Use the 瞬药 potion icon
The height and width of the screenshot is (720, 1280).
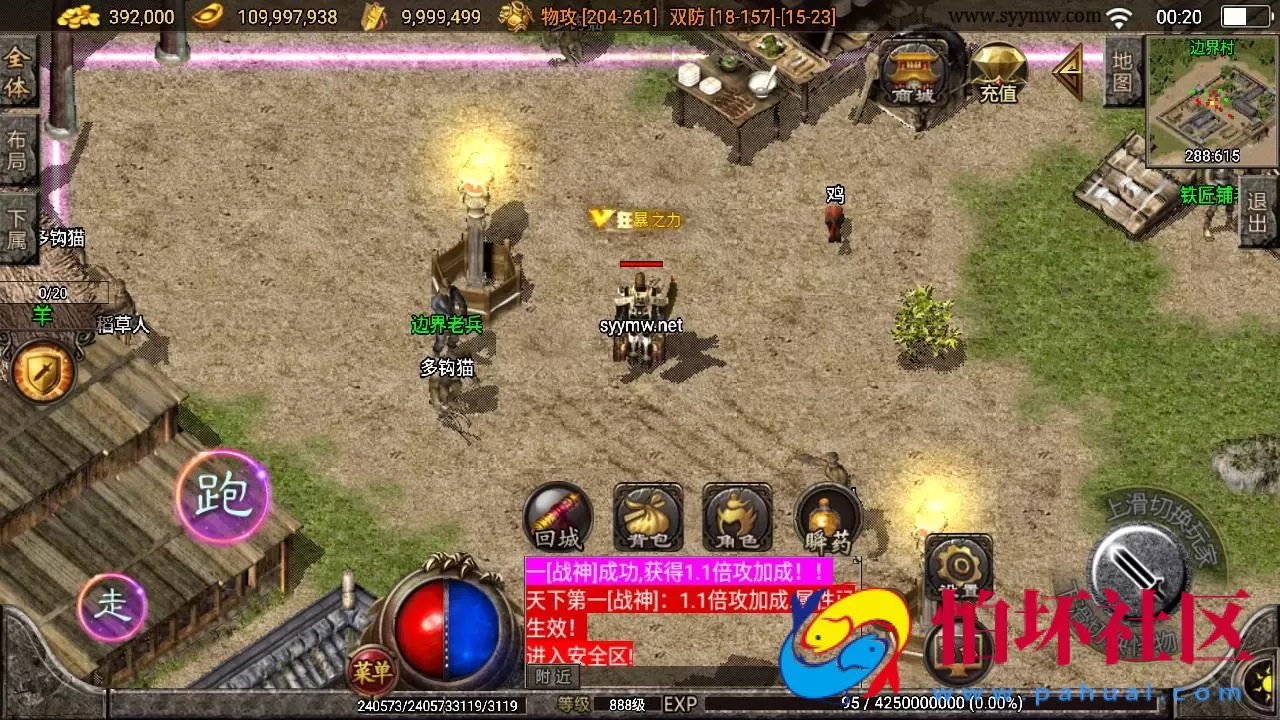826,518
